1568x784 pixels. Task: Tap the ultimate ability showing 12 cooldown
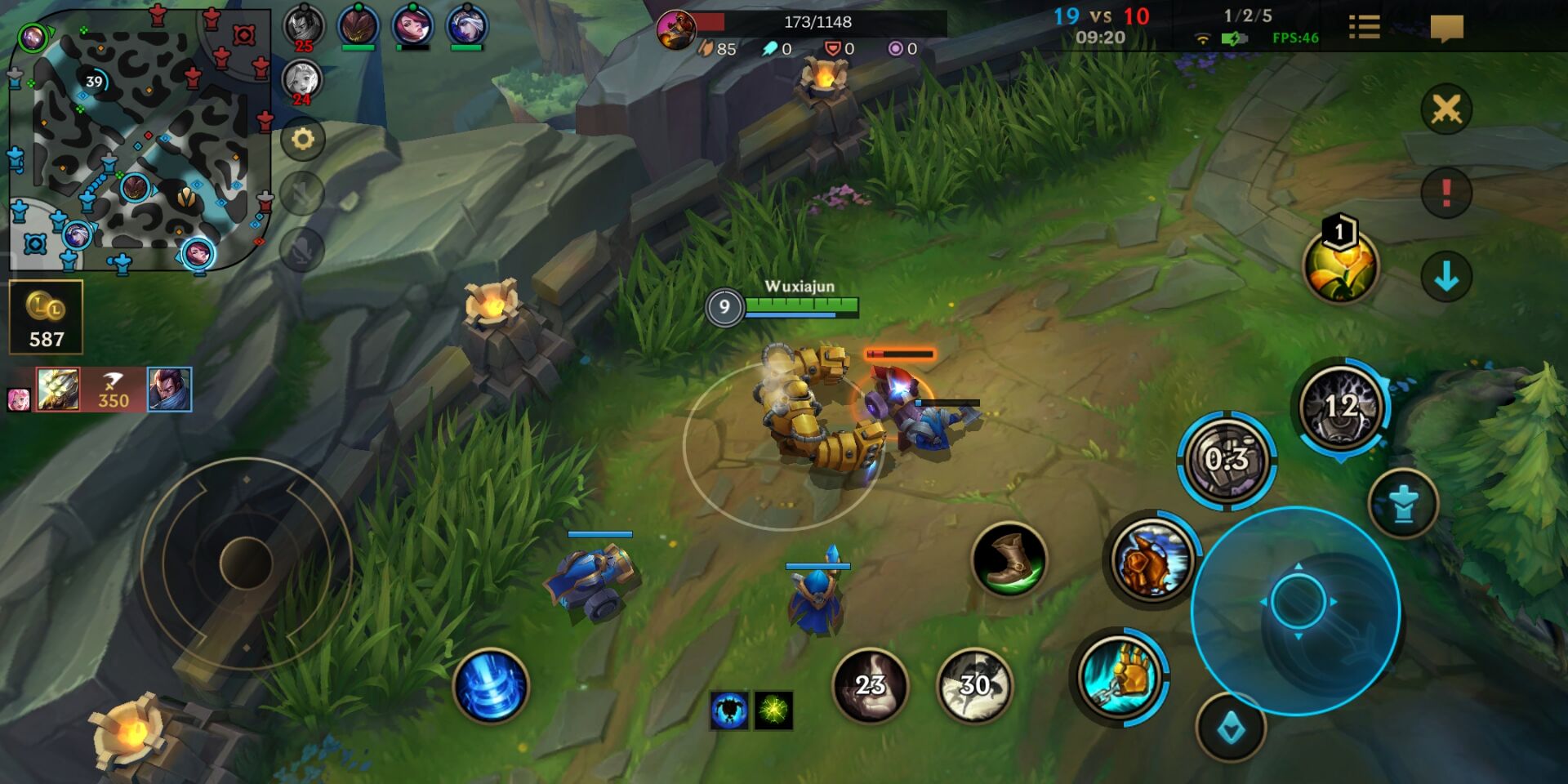point(1340,406)
